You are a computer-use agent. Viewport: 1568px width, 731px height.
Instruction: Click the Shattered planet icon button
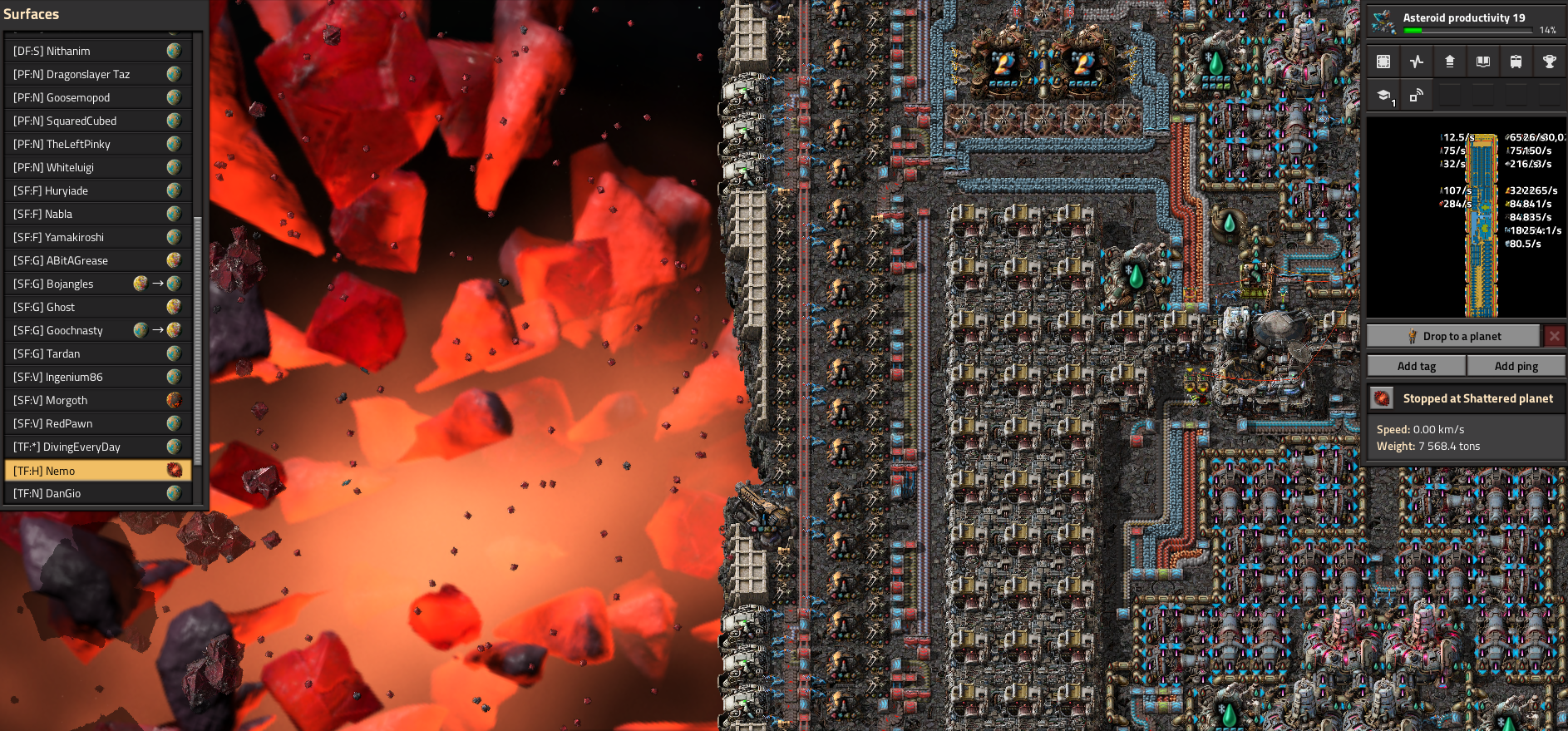point(1382,398)
